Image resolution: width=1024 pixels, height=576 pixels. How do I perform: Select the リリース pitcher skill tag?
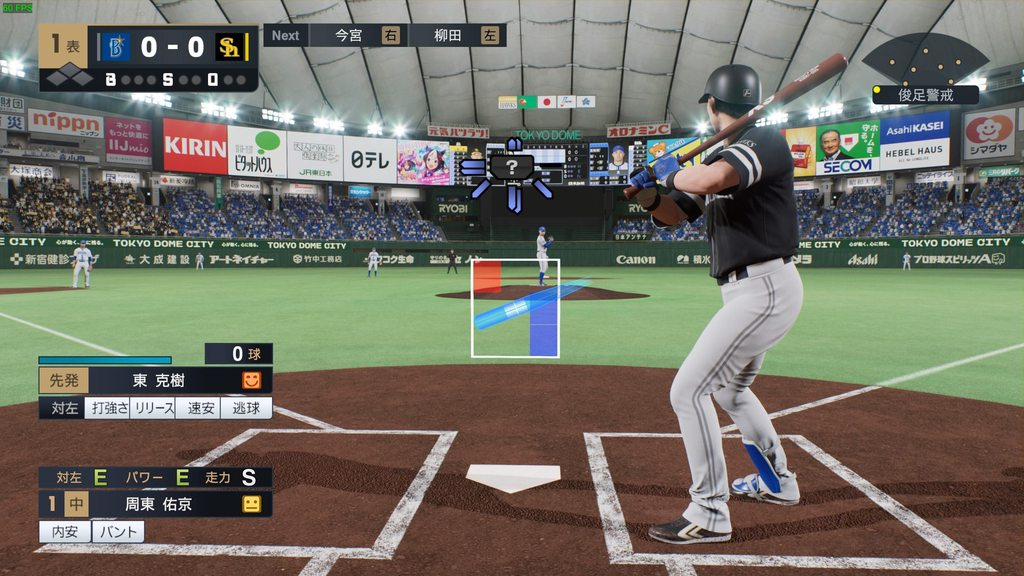153,408
